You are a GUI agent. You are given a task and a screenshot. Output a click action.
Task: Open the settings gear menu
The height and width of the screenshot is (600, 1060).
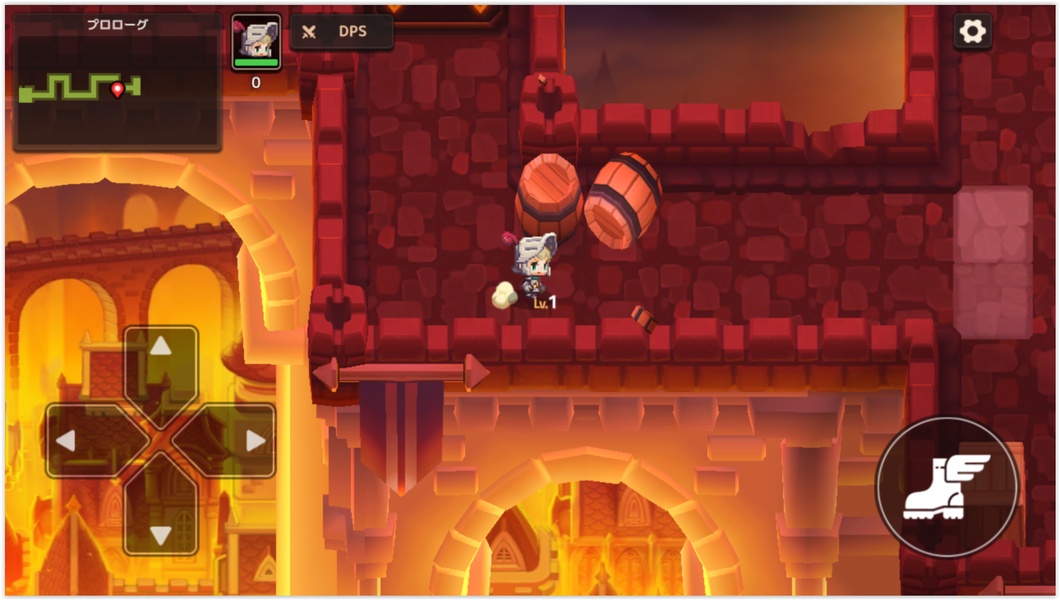(x=972, y=31)
